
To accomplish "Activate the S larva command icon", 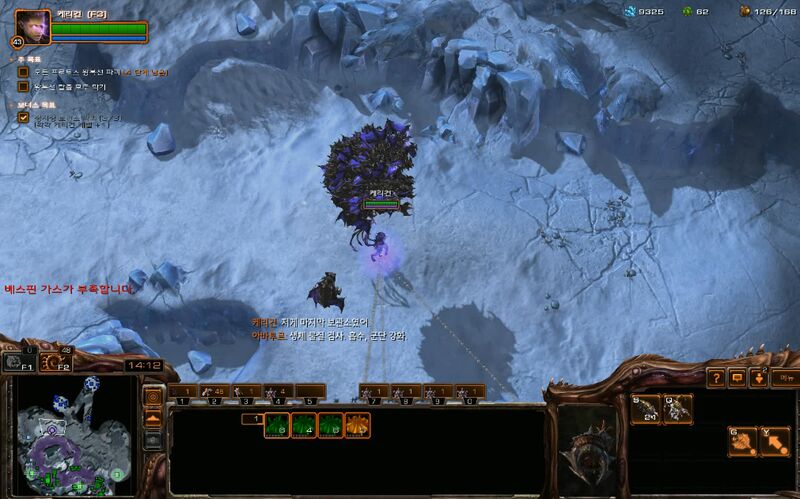I will tap(647, 408).
